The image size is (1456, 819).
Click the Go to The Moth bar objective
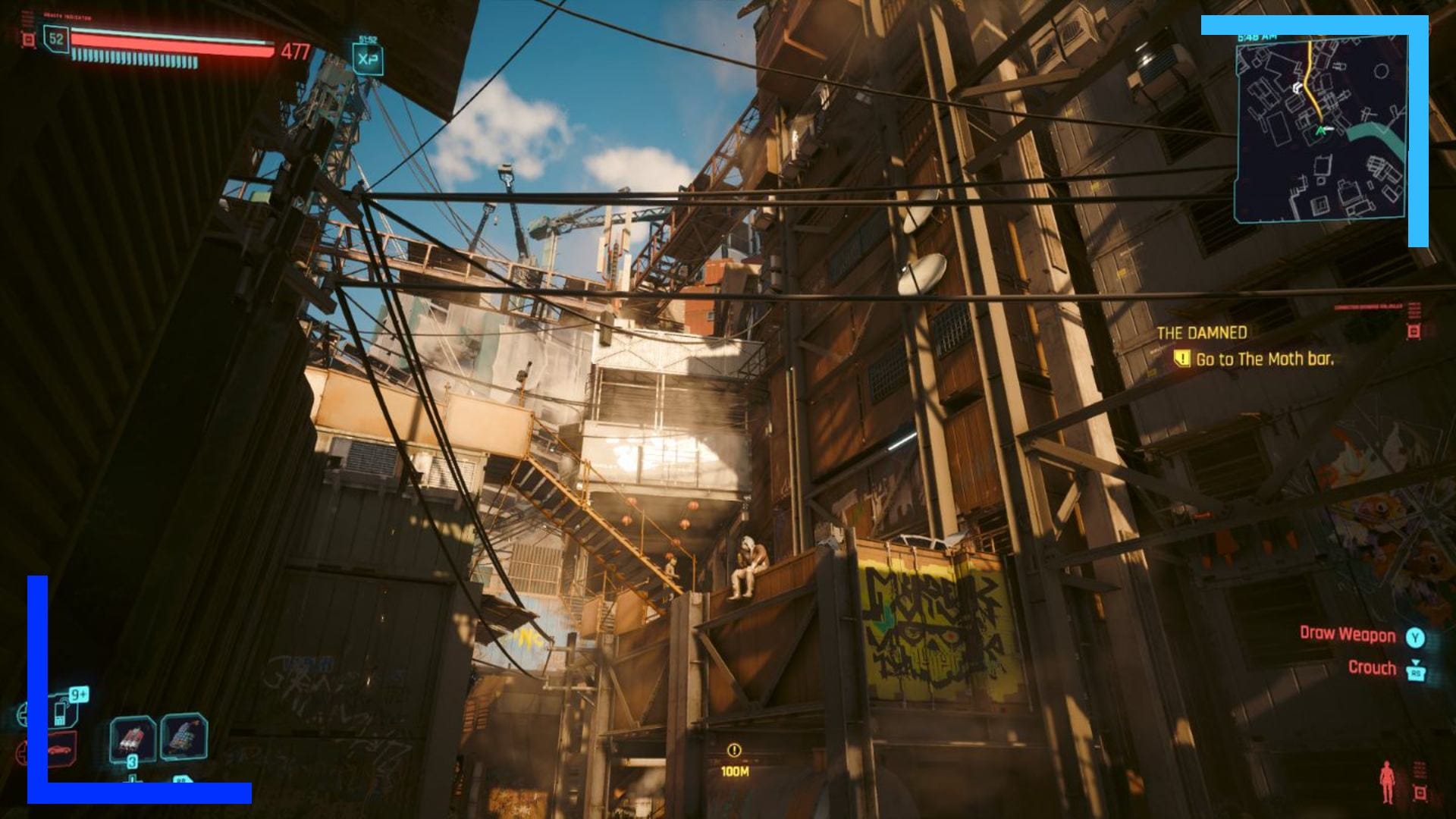pyautogui.click(x=1263, y=359)
